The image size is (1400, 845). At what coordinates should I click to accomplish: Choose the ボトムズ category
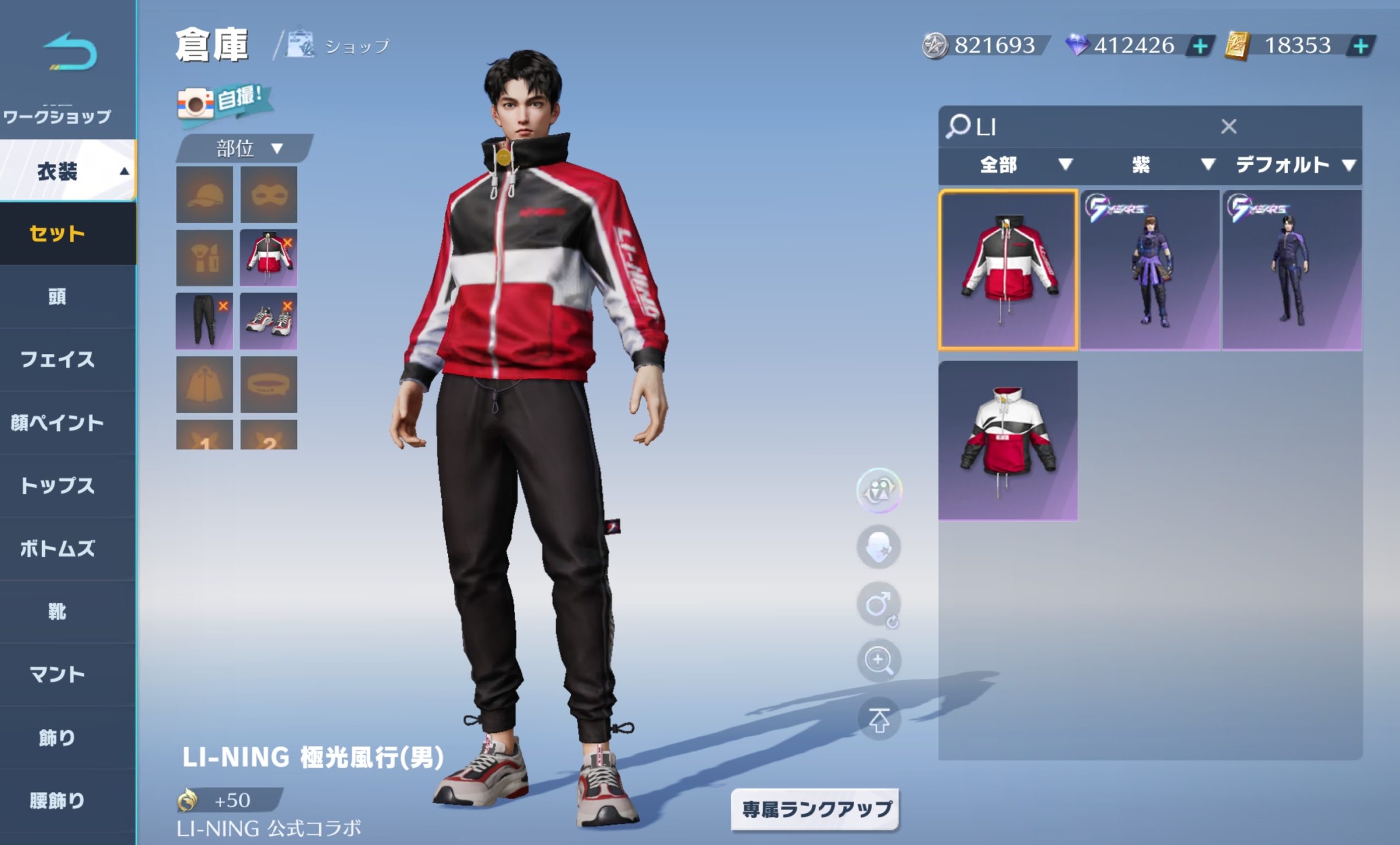pos(57,549)
